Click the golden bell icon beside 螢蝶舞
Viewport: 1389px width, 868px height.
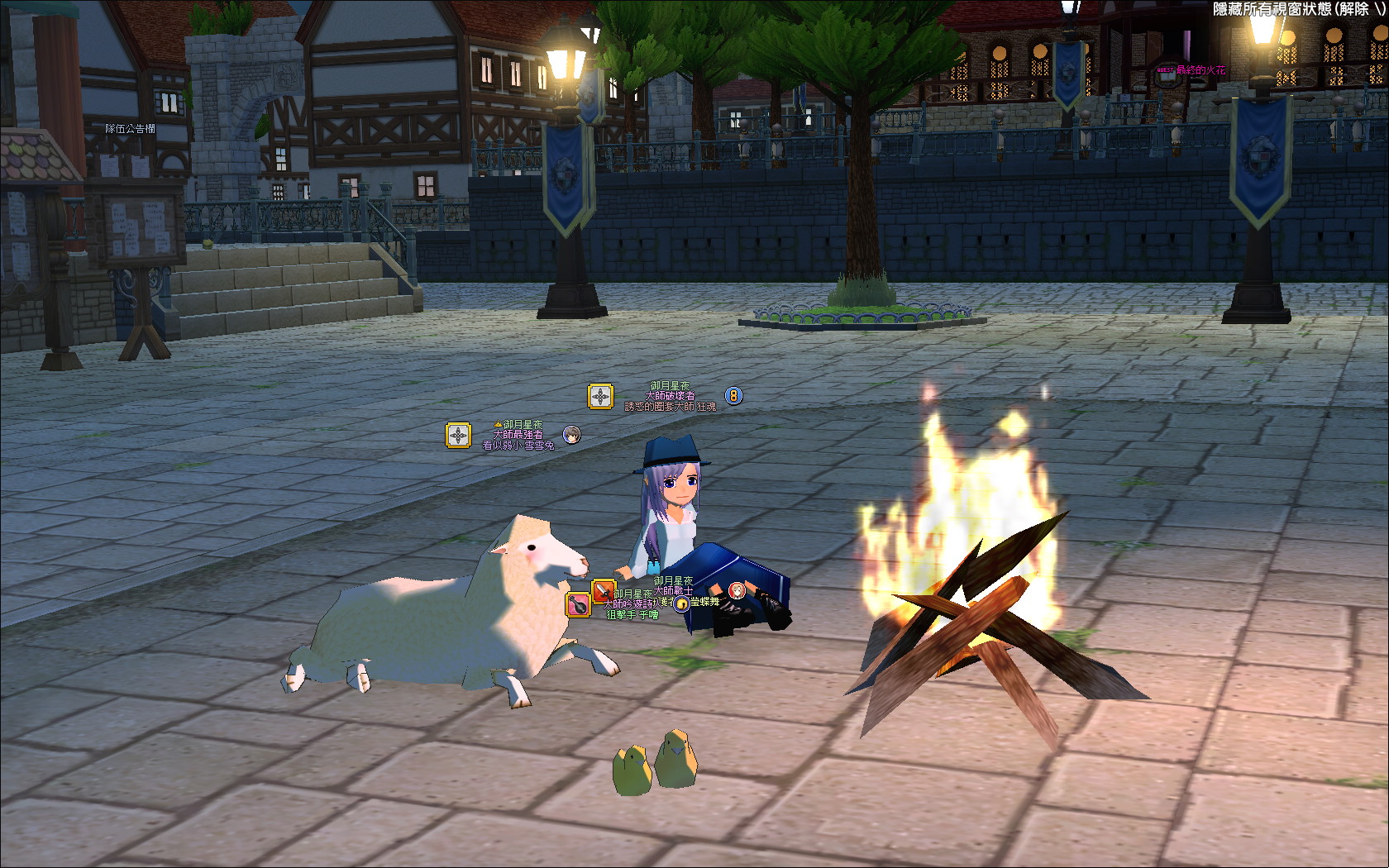click(x=682, y=603)
